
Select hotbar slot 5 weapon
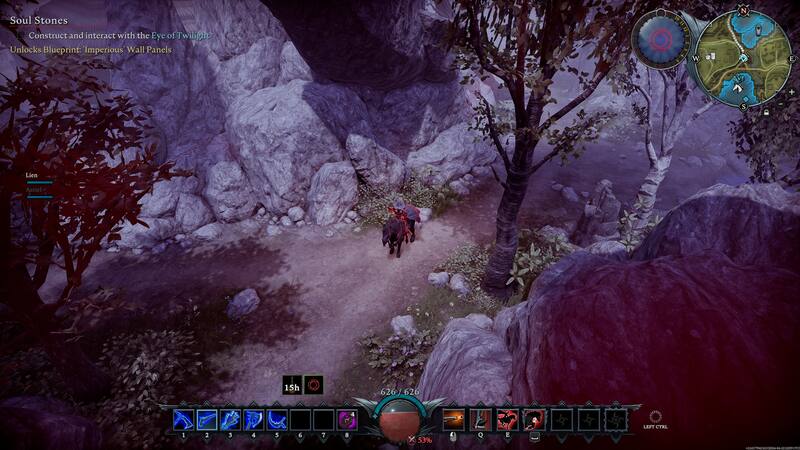click(277, 419)
